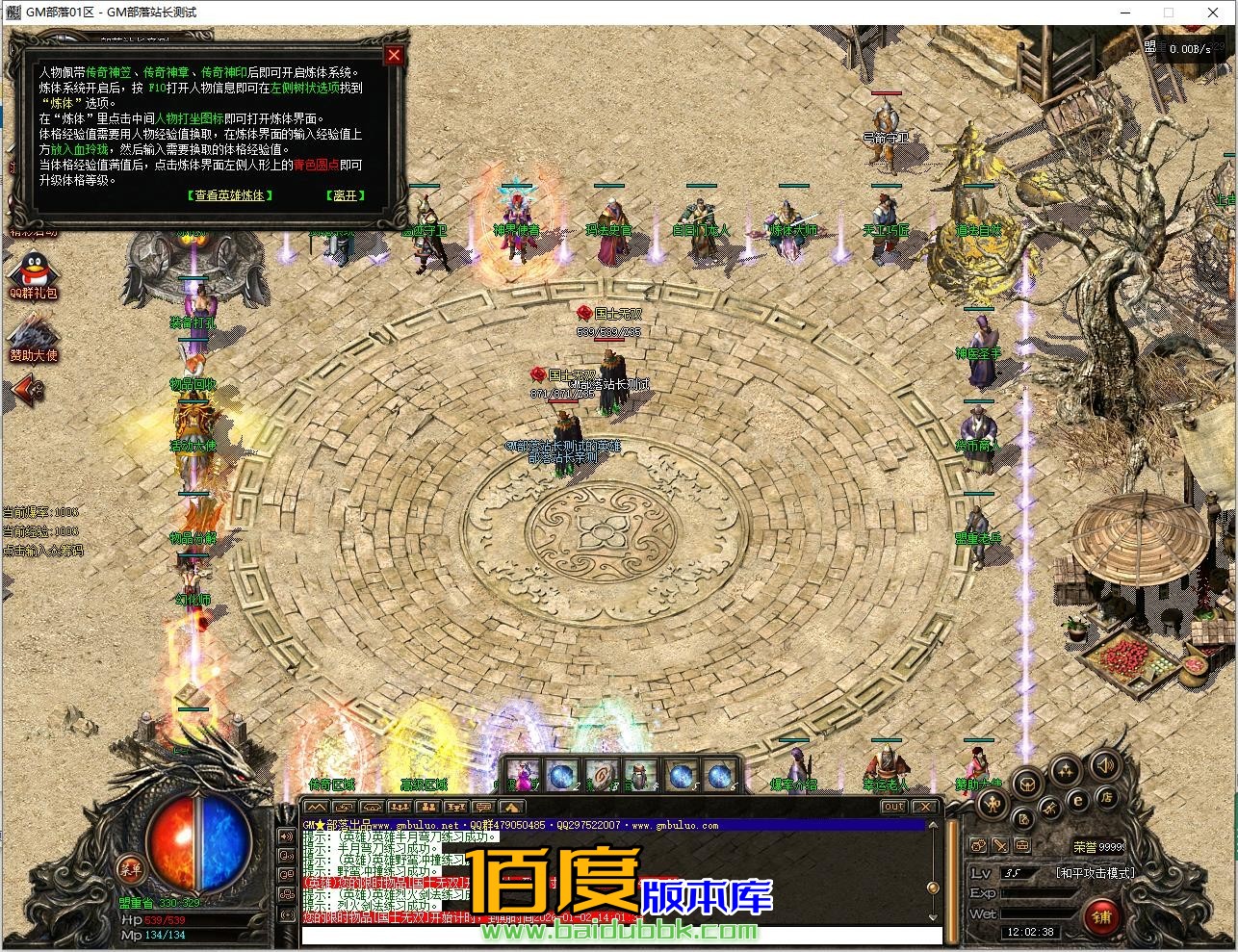Image resolution: width=1238 pixels, height=952 pixels.
Task: Open the 店 shop round button
Action: click(1108, 797)
